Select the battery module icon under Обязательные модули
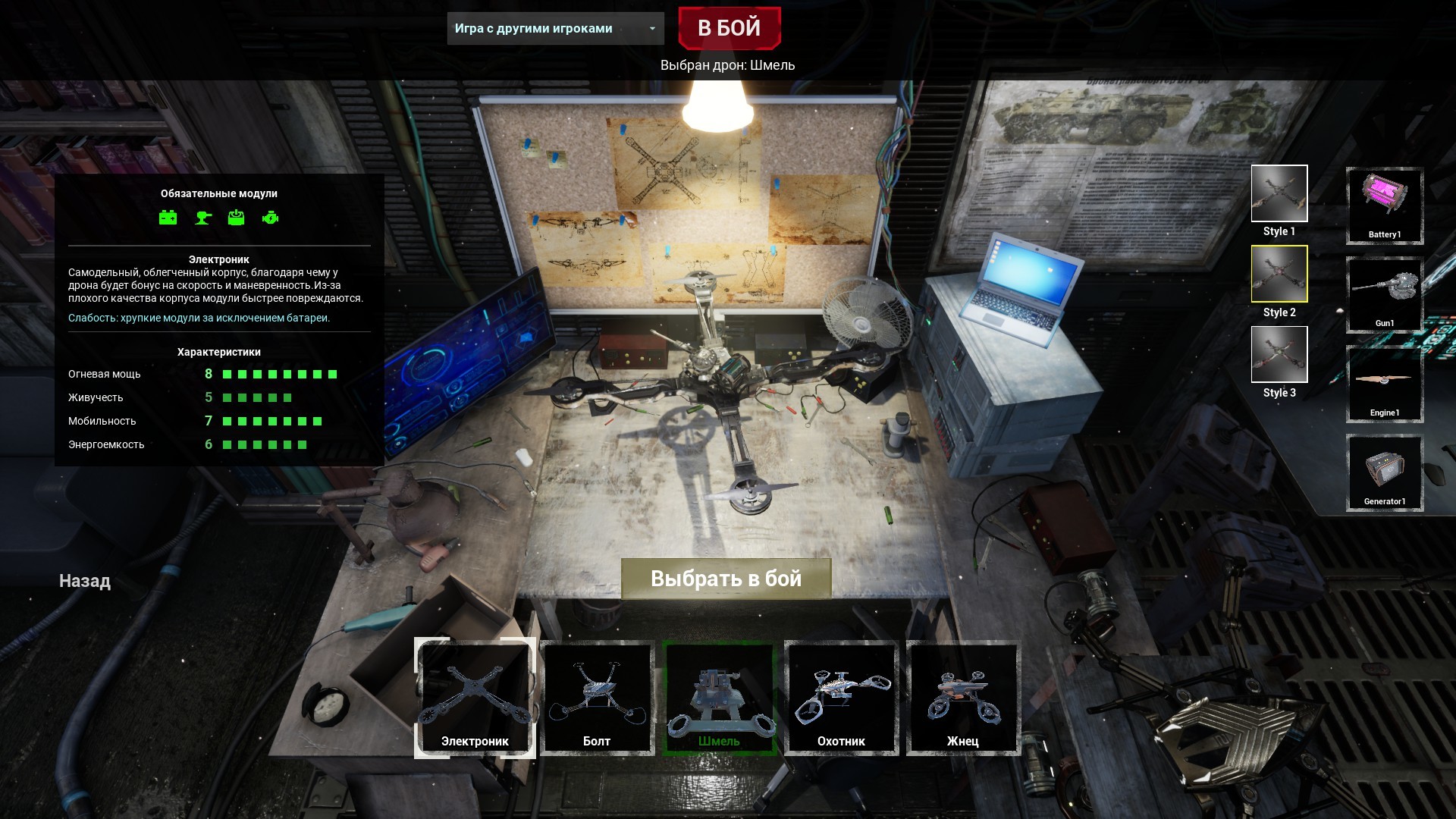The width and height of the screenshot is (1456, 819). [168, 218]
